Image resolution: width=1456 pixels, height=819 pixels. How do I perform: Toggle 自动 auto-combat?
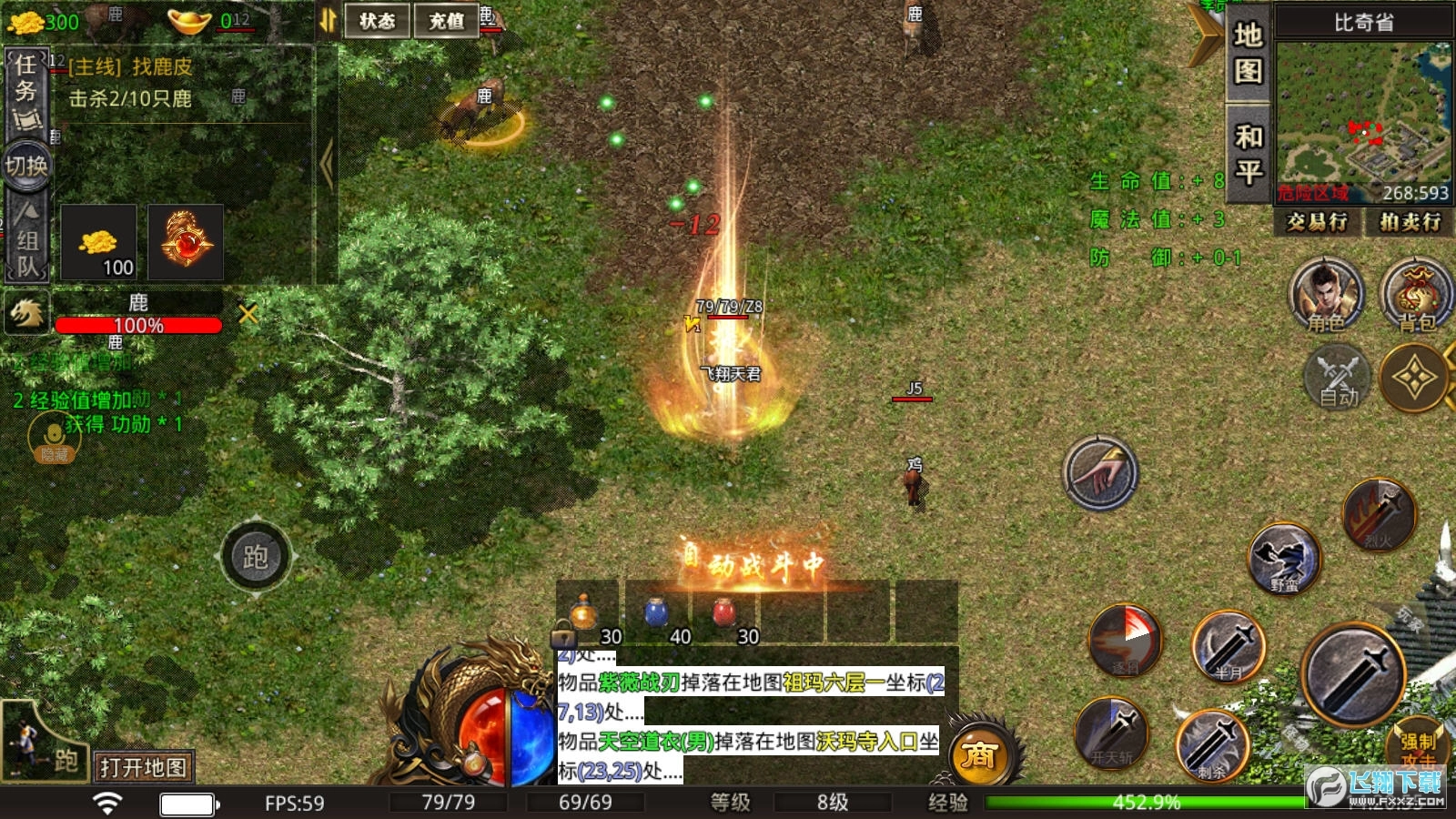(1338, 377)
